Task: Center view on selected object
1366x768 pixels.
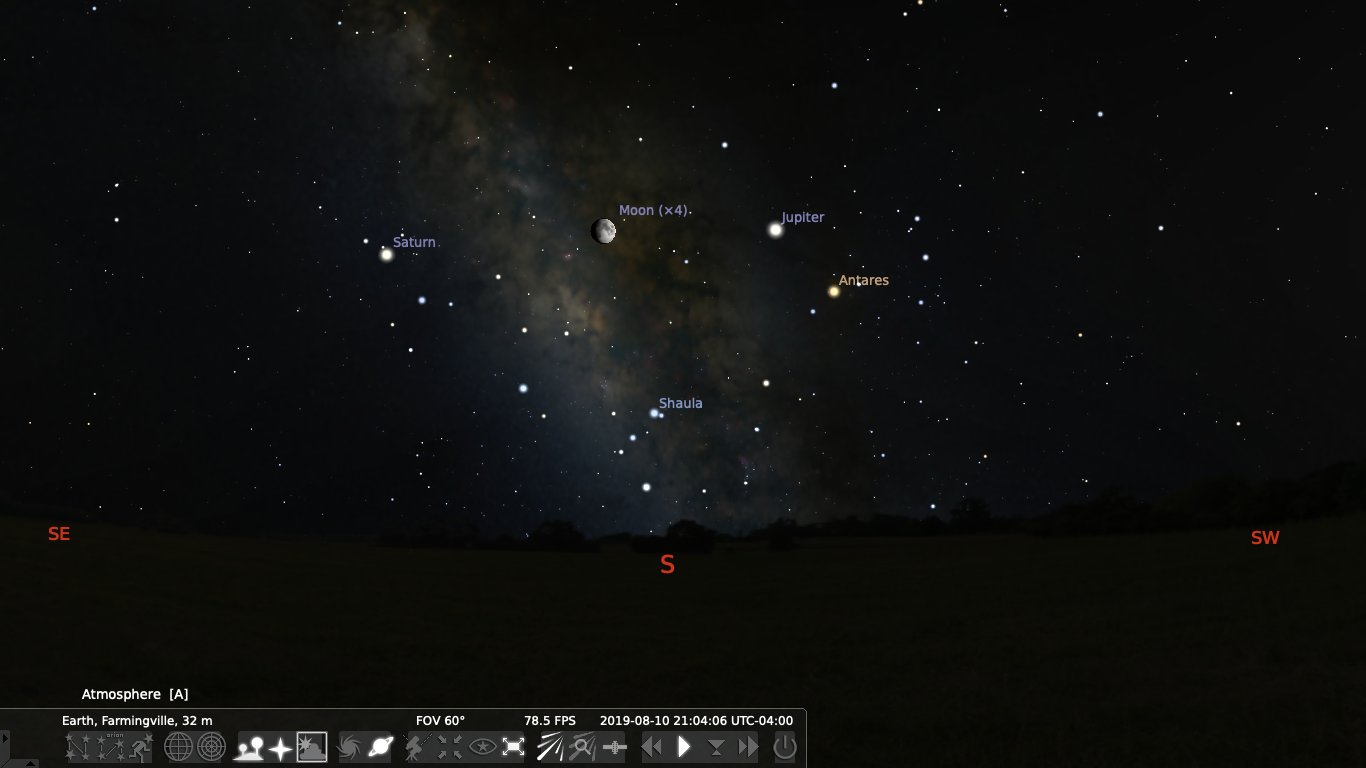Action: tap(449, 747)
